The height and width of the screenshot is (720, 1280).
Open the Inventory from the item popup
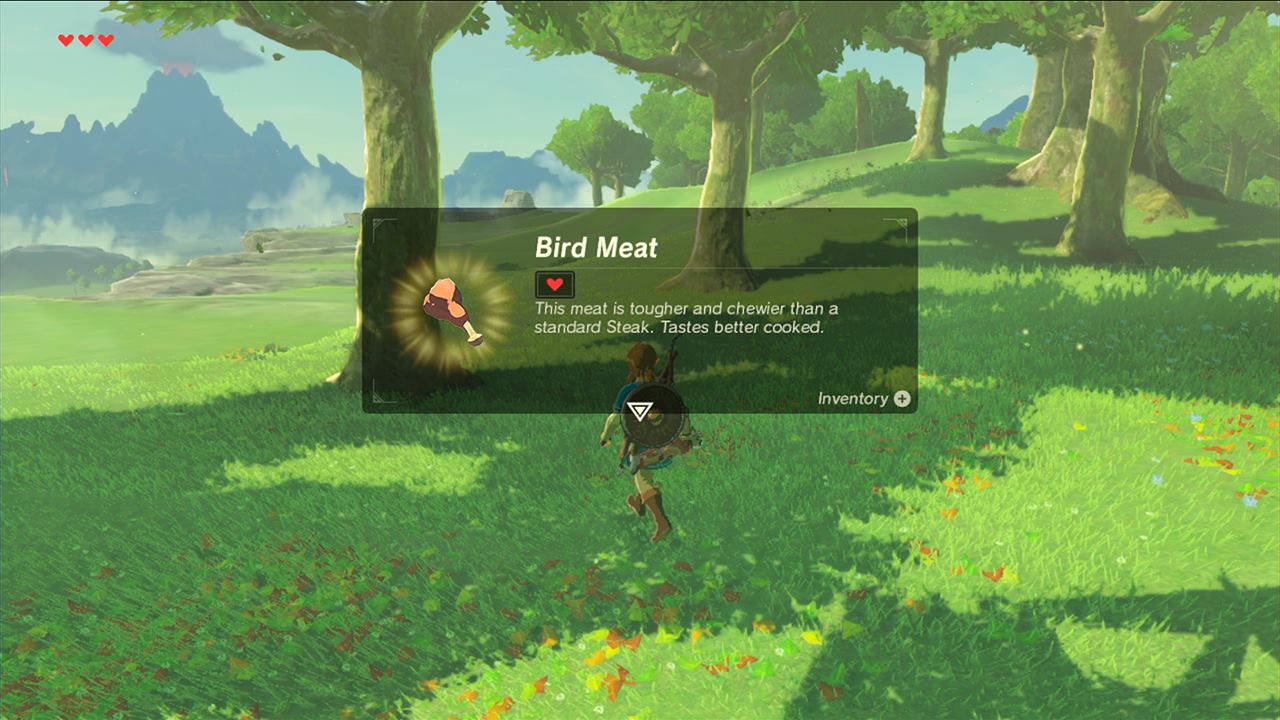click(864, 399)
